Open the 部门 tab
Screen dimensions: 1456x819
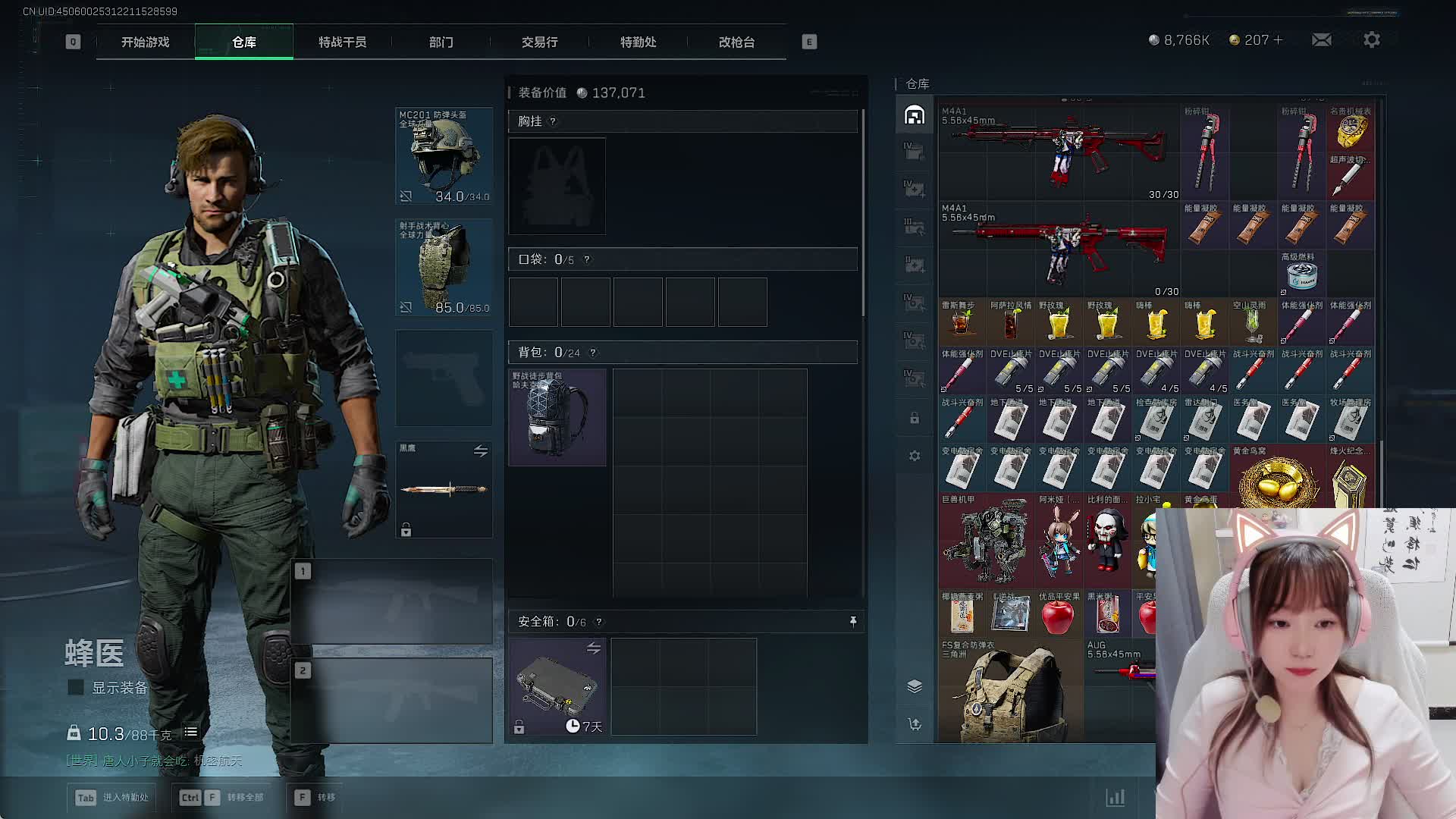tap(441, 42)
